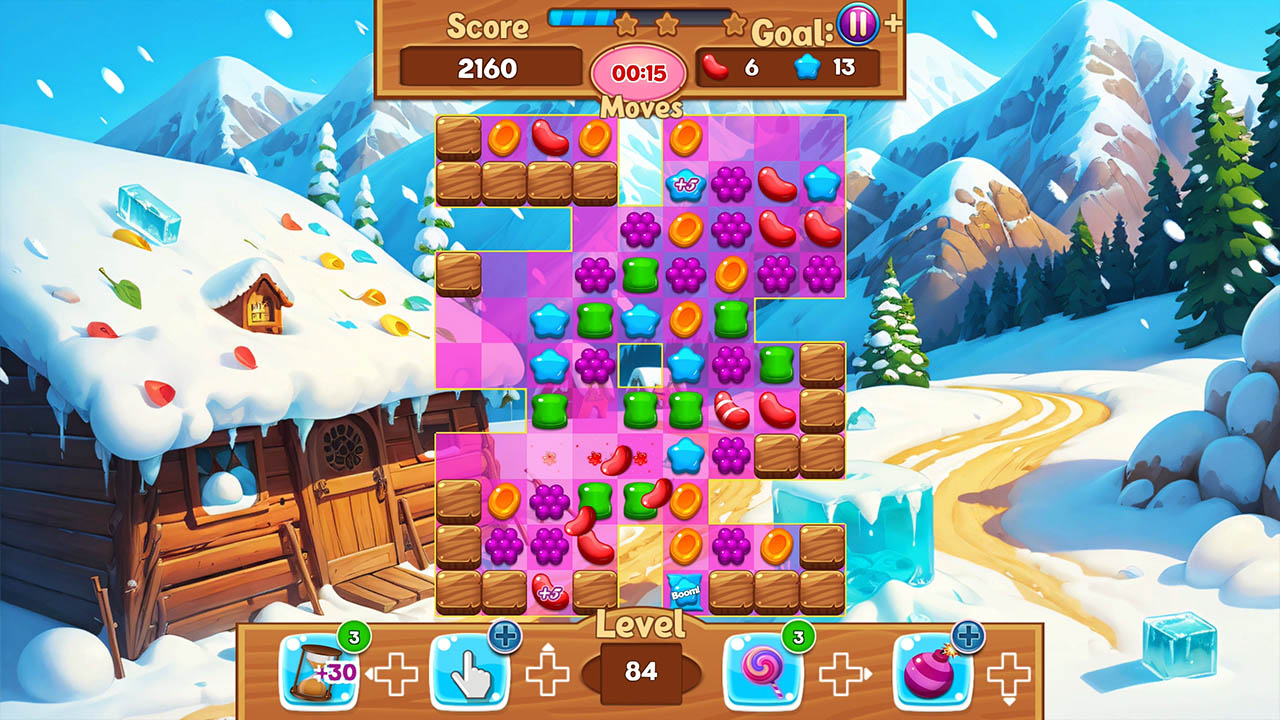
Task: Click the score value 2160
Action: click(x=488, y=69)
